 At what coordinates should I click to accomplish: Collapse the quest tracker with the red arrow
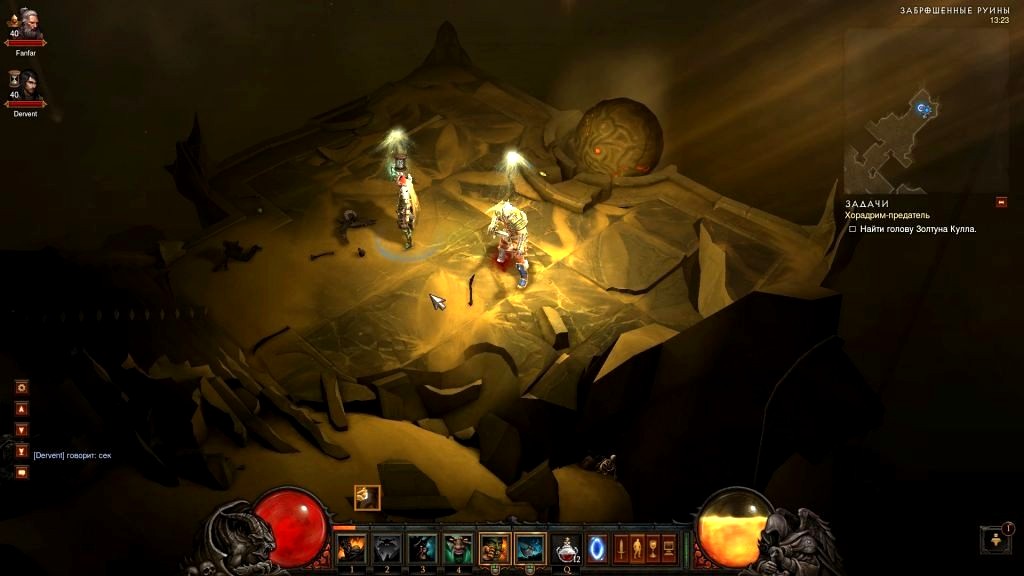point(1001,202)
